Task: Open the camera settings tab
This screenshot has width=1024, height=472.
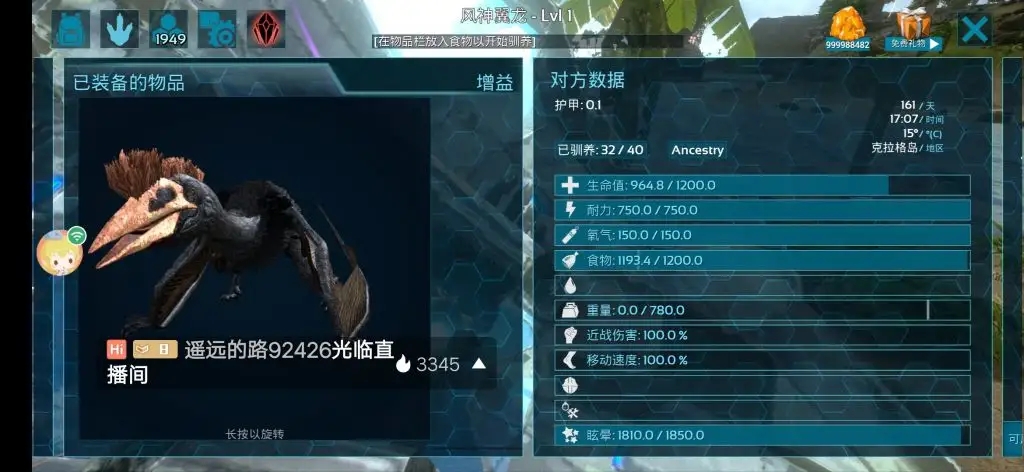Action: pyautogui.click(x=217, y=29)
